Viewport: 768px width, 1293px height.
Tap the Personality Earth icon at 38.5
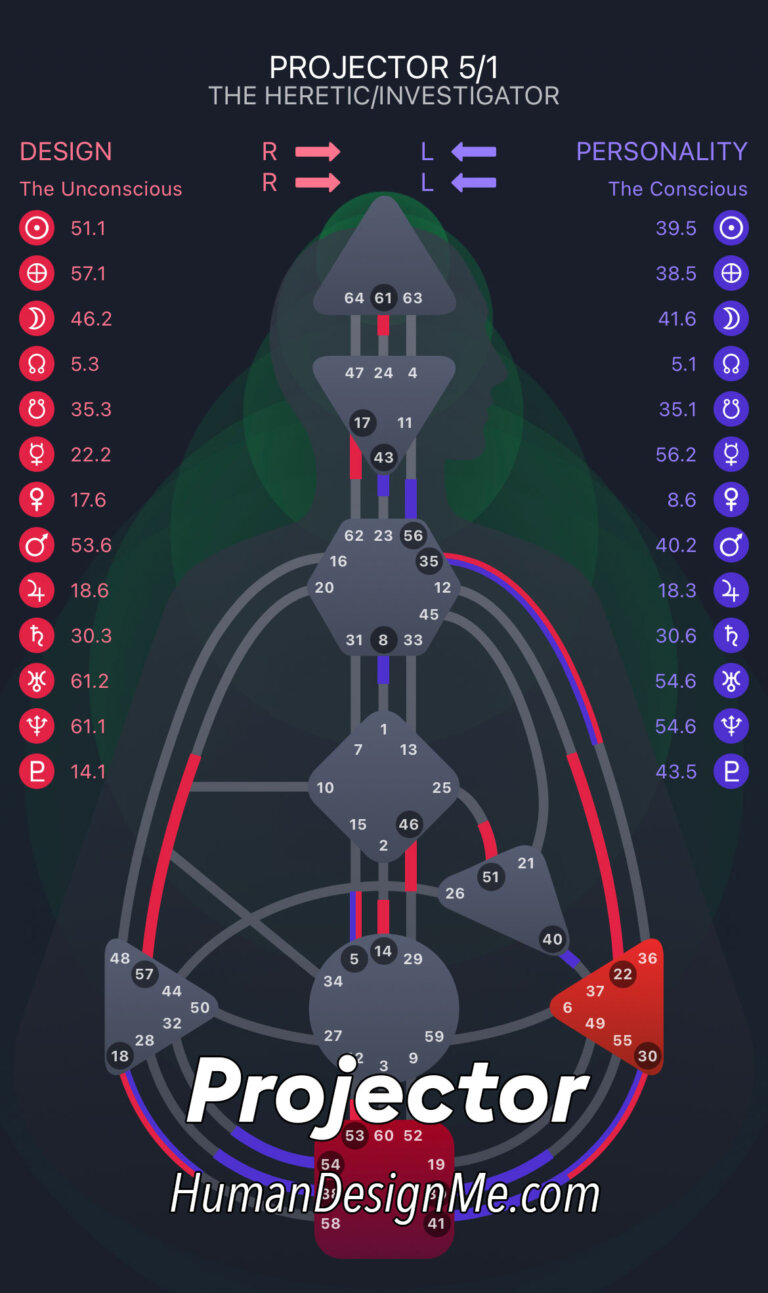pos(731,273)
